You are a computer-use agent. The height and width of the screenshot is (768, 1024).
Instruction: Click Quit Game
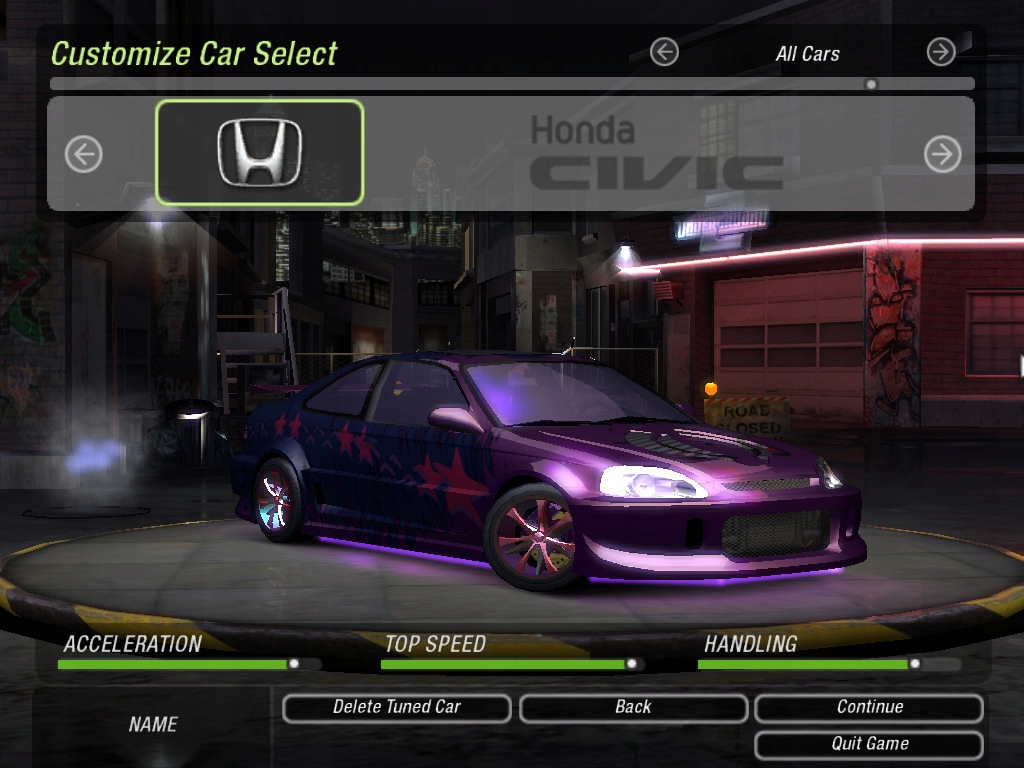coord(869,744)
